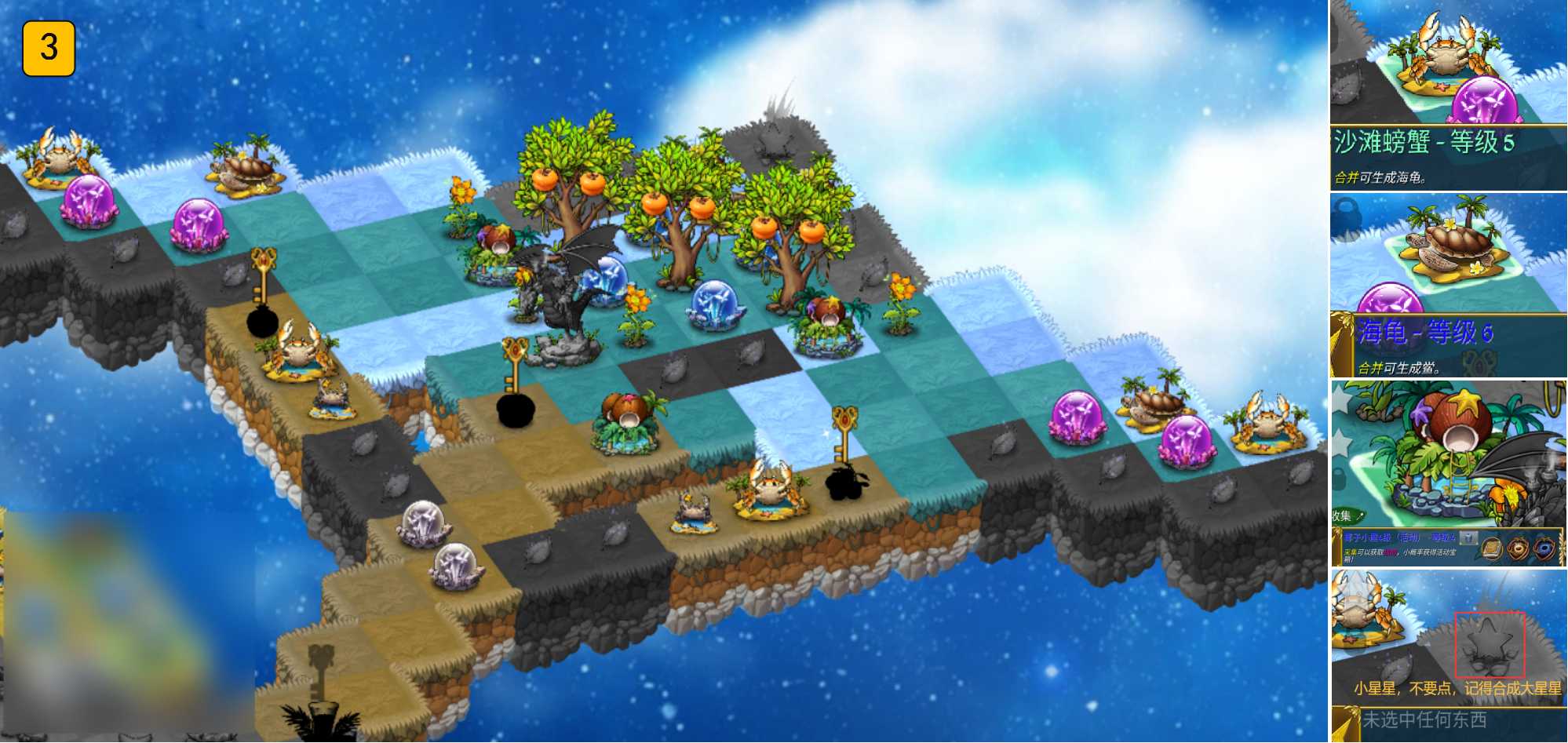Image resolution: width=1568 pixels, height=743 pixels.
Task: Click the small cube button in the info bar
Action: point(1470,538)
